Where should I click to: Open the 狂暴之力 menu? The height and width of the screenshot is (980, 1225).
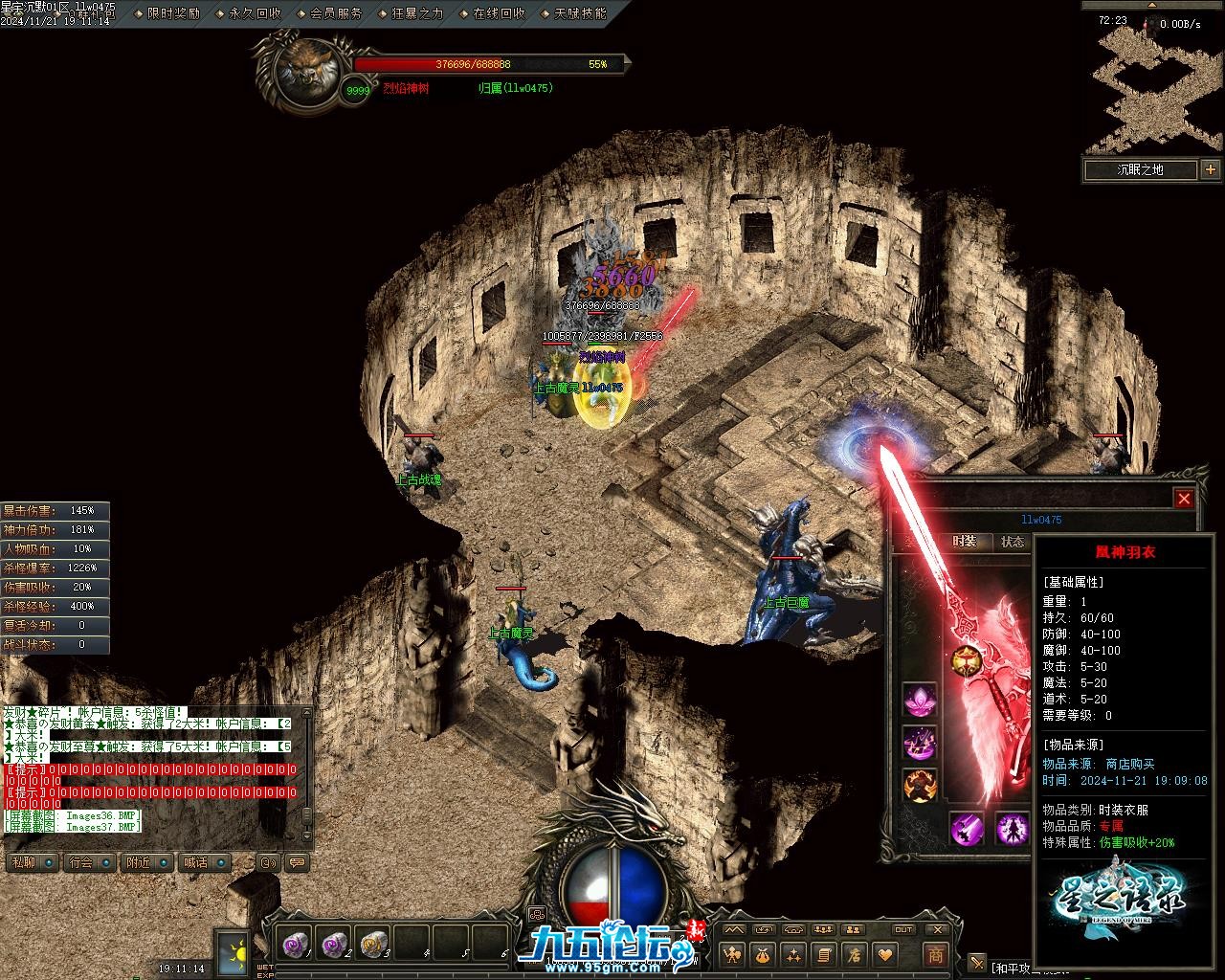[x=417, y=13]
